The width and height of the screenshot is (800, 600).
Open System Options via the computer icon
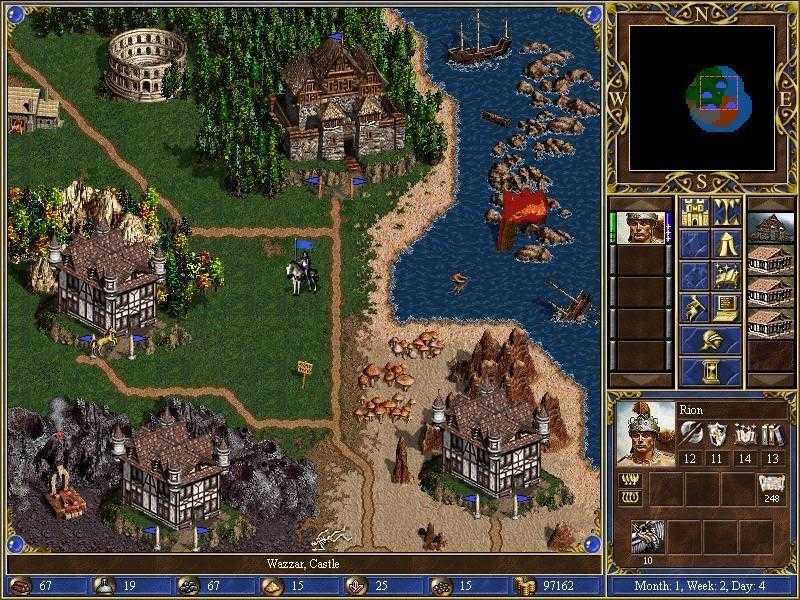tap(727, 307)
